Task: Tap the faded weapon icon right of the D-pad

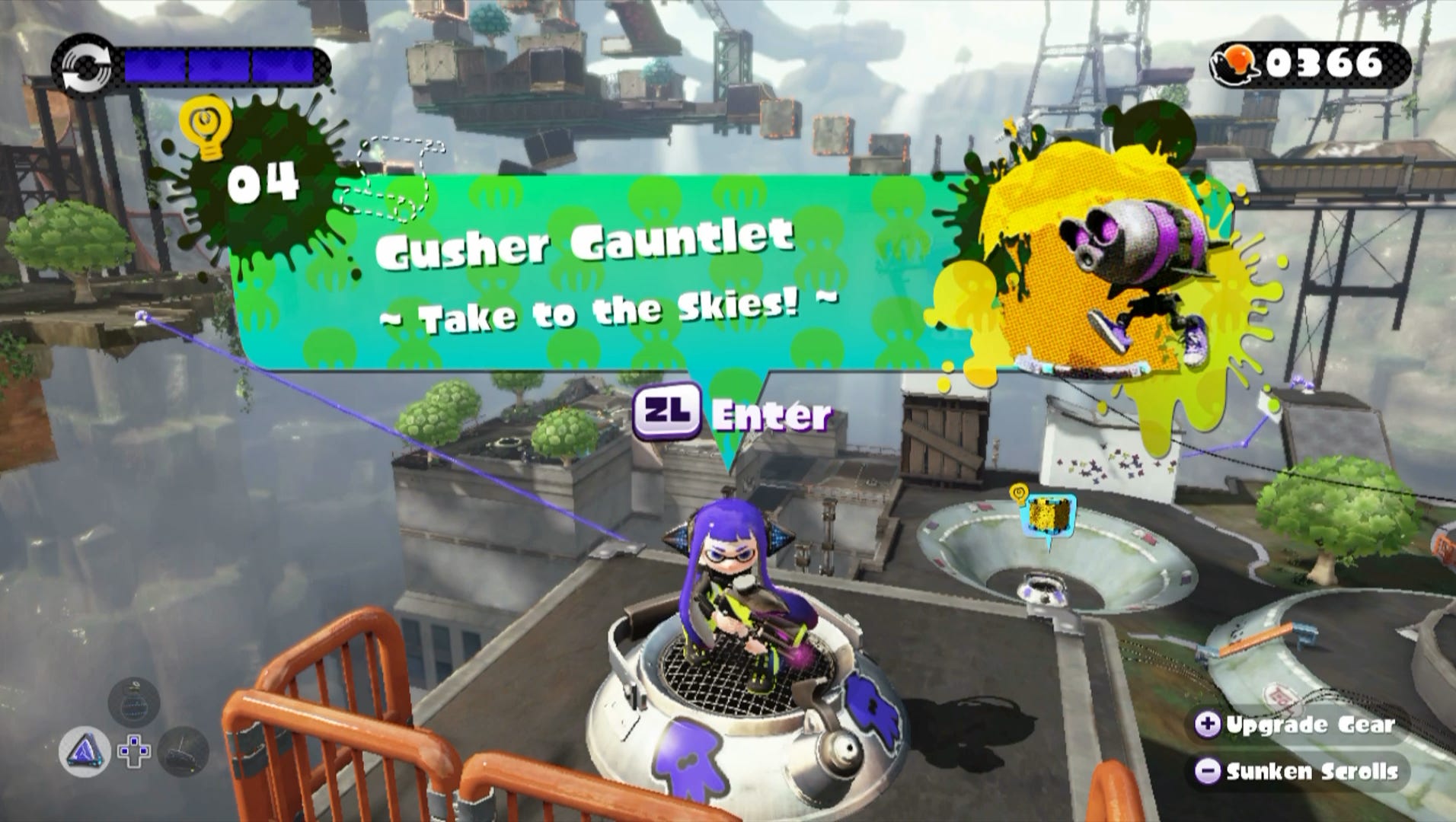Action: [183, 751]
